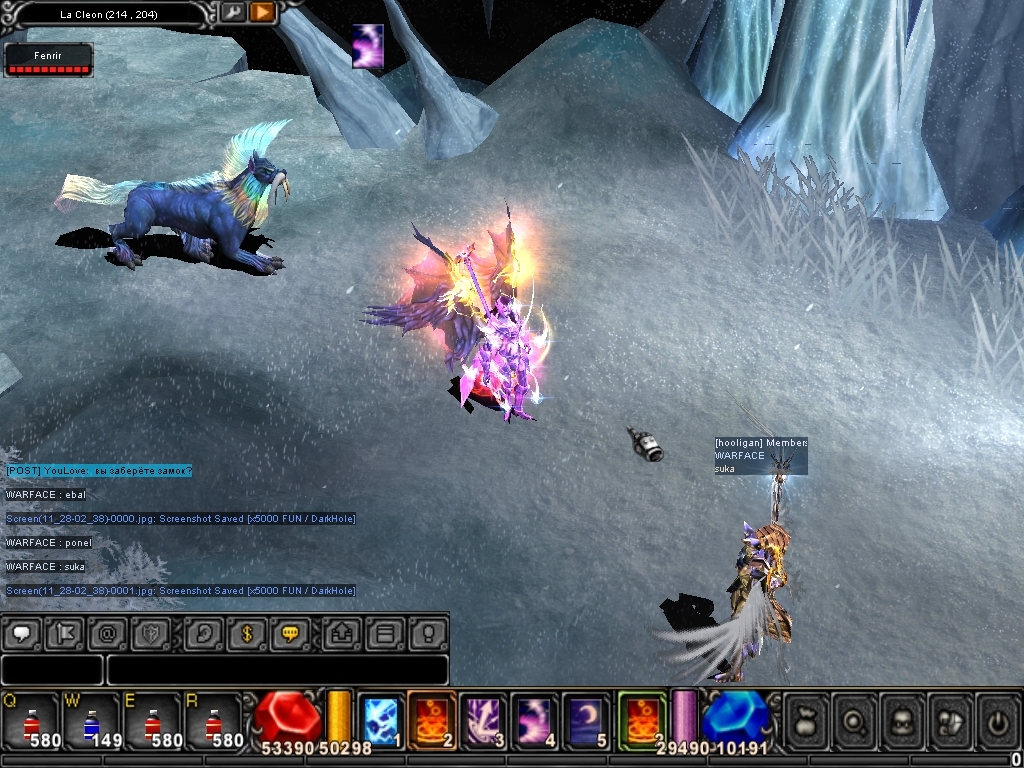This screenshot has width=1024, height=768.
Task: Toggle the shield chat button
Action: tap(151, 633)
